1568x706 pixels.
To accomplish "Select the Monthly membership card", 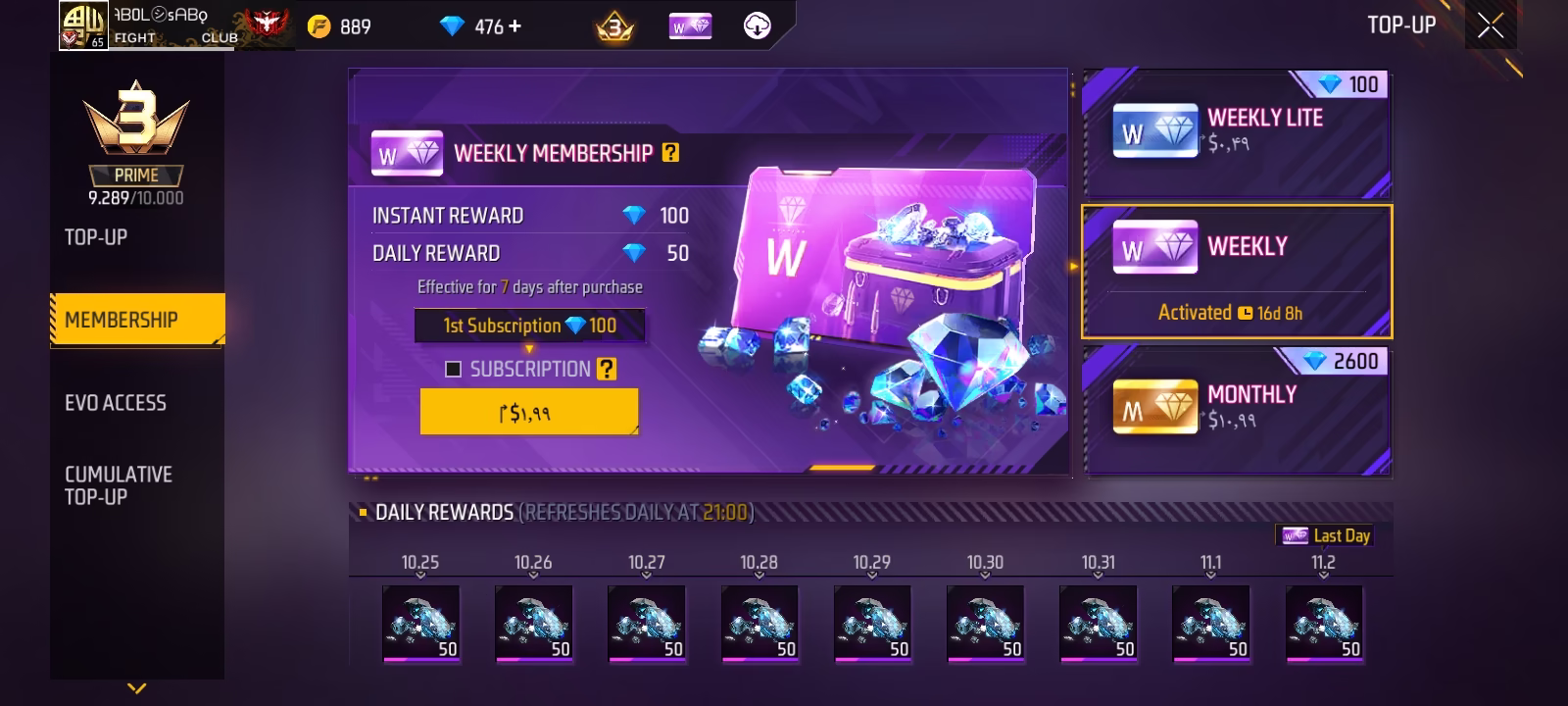I will (1237, 410).
